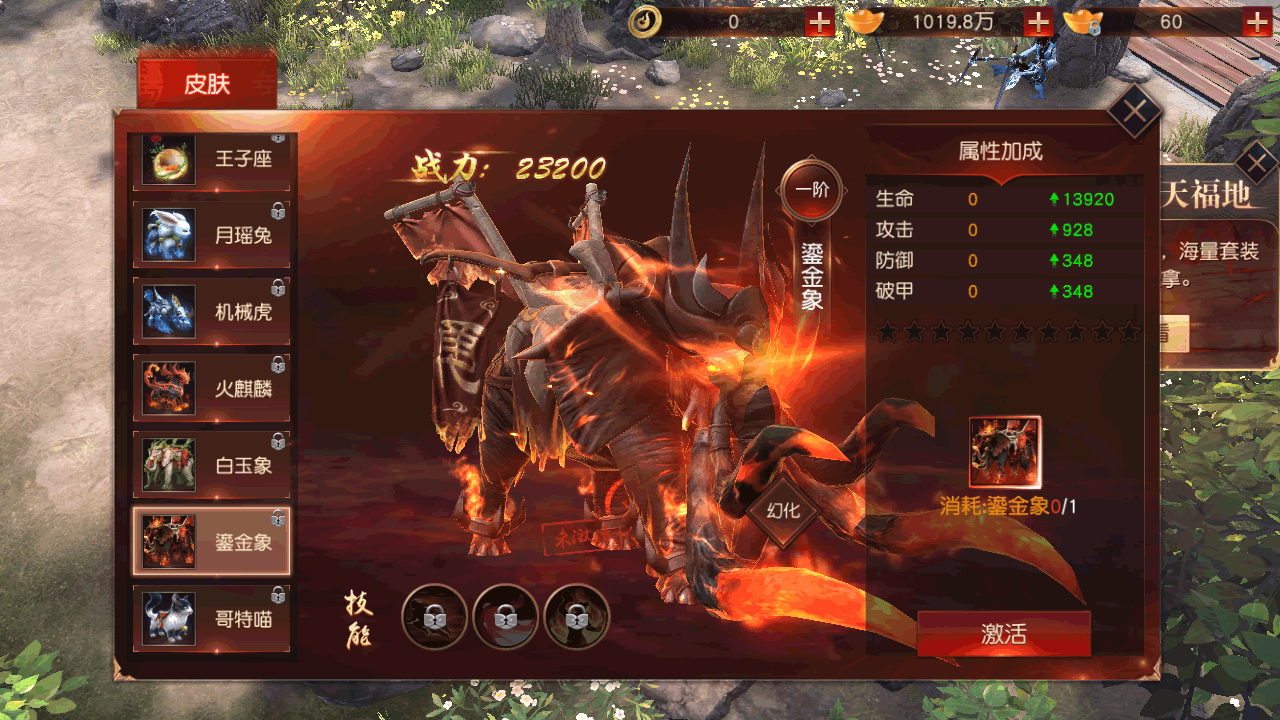Click the 鎏金象 consumable item icon
The height and width of the screenshot is (720, 1280).
coord(1005,452)
